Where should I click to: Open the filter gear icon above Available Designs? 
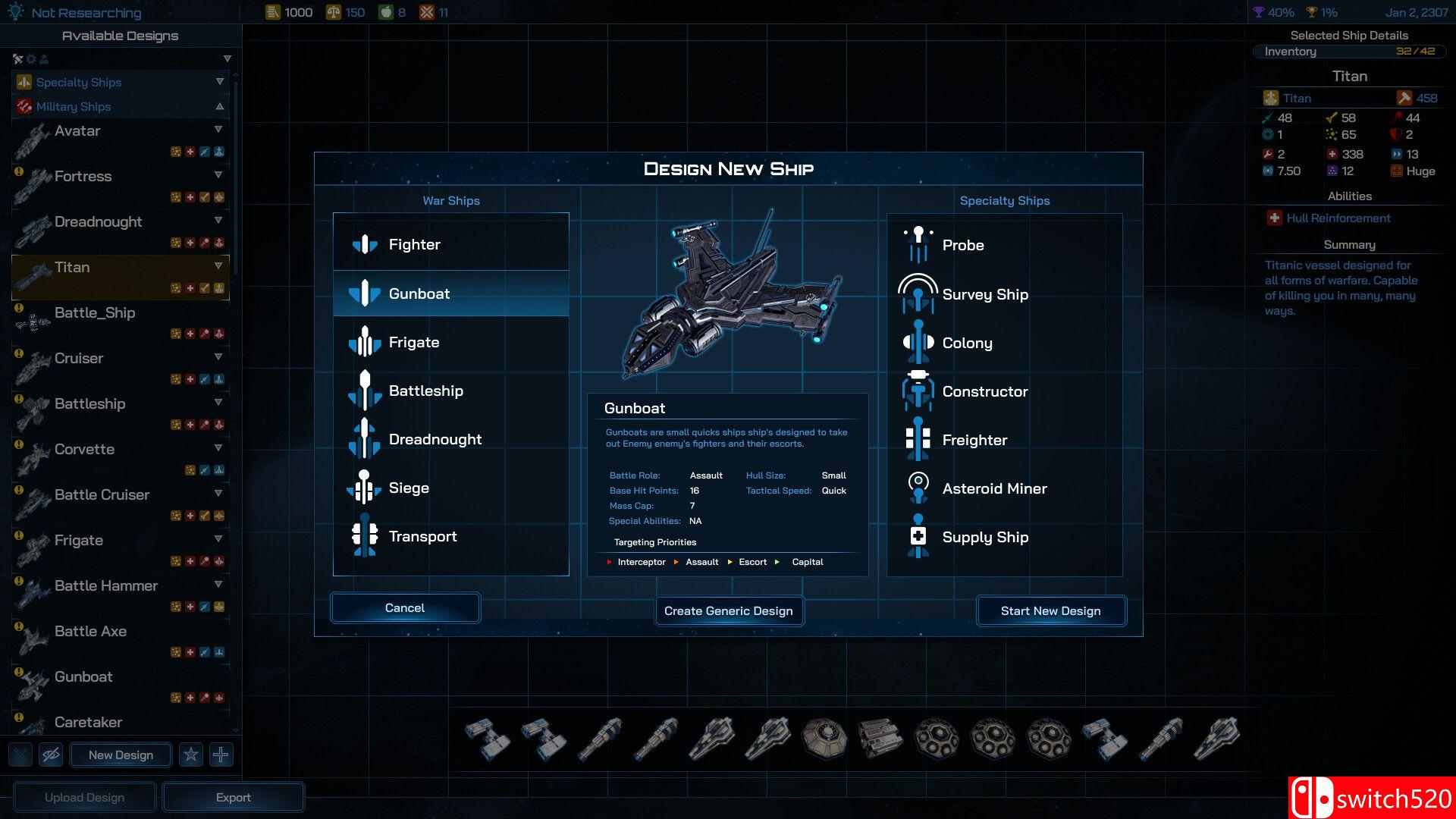(31, 58)
